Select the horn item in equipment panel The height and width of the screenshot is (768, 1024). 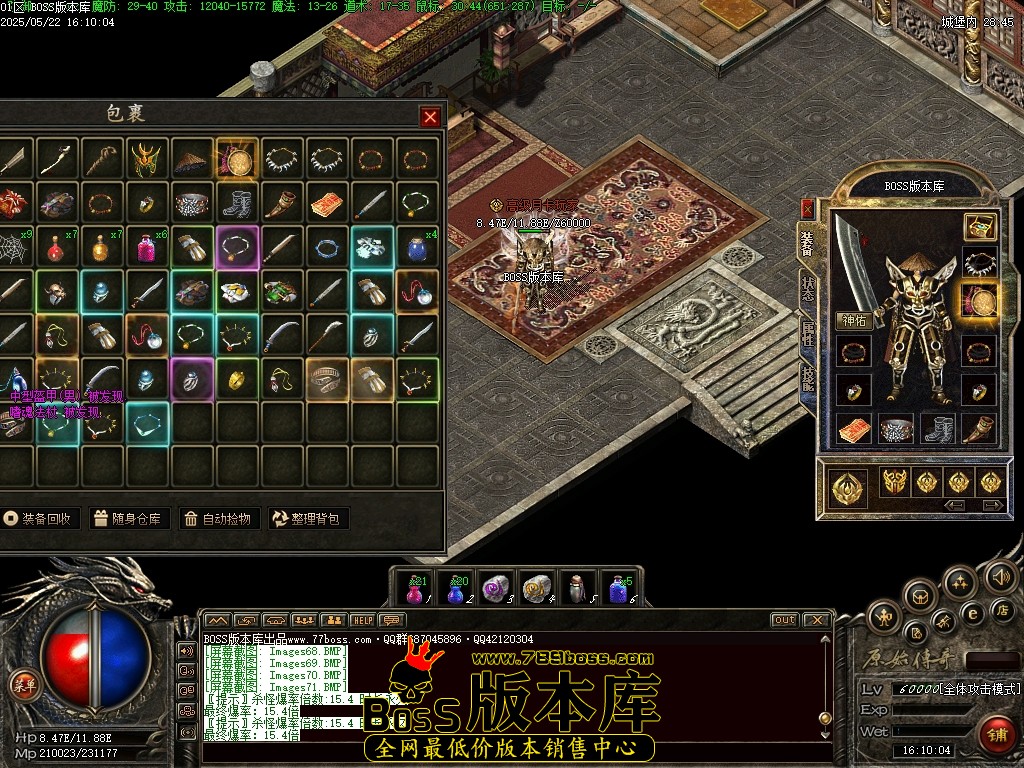pyautogui.click(x=979, y=430)
